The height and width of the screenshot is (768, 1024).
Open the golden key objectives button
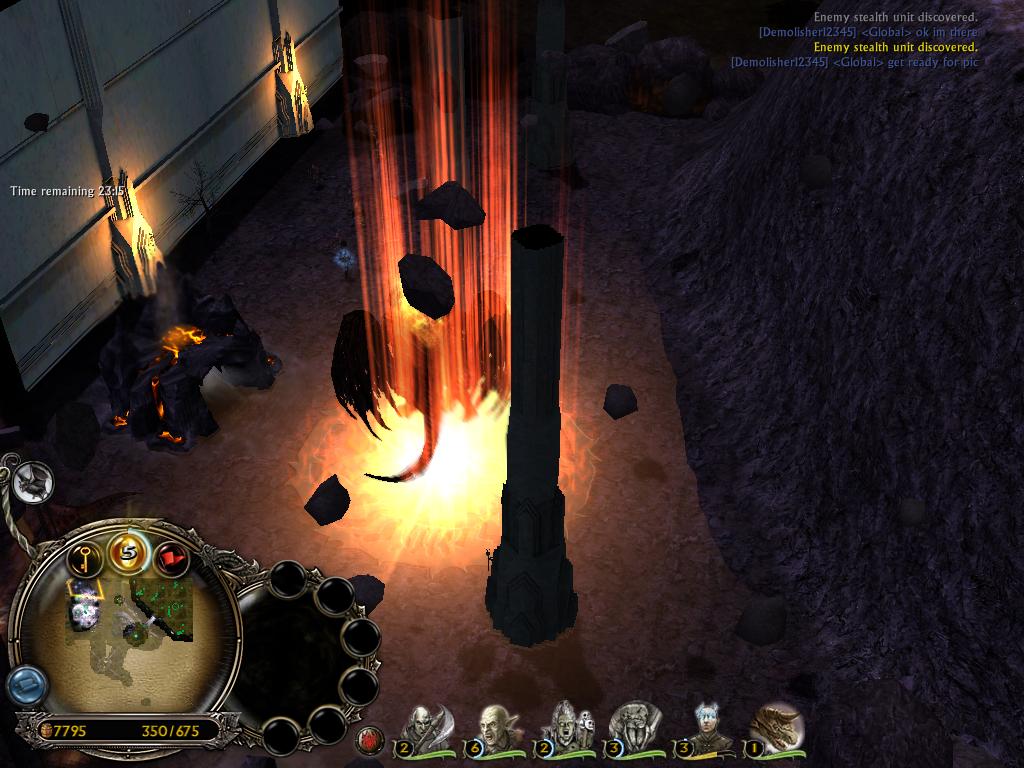click(87, 558)
